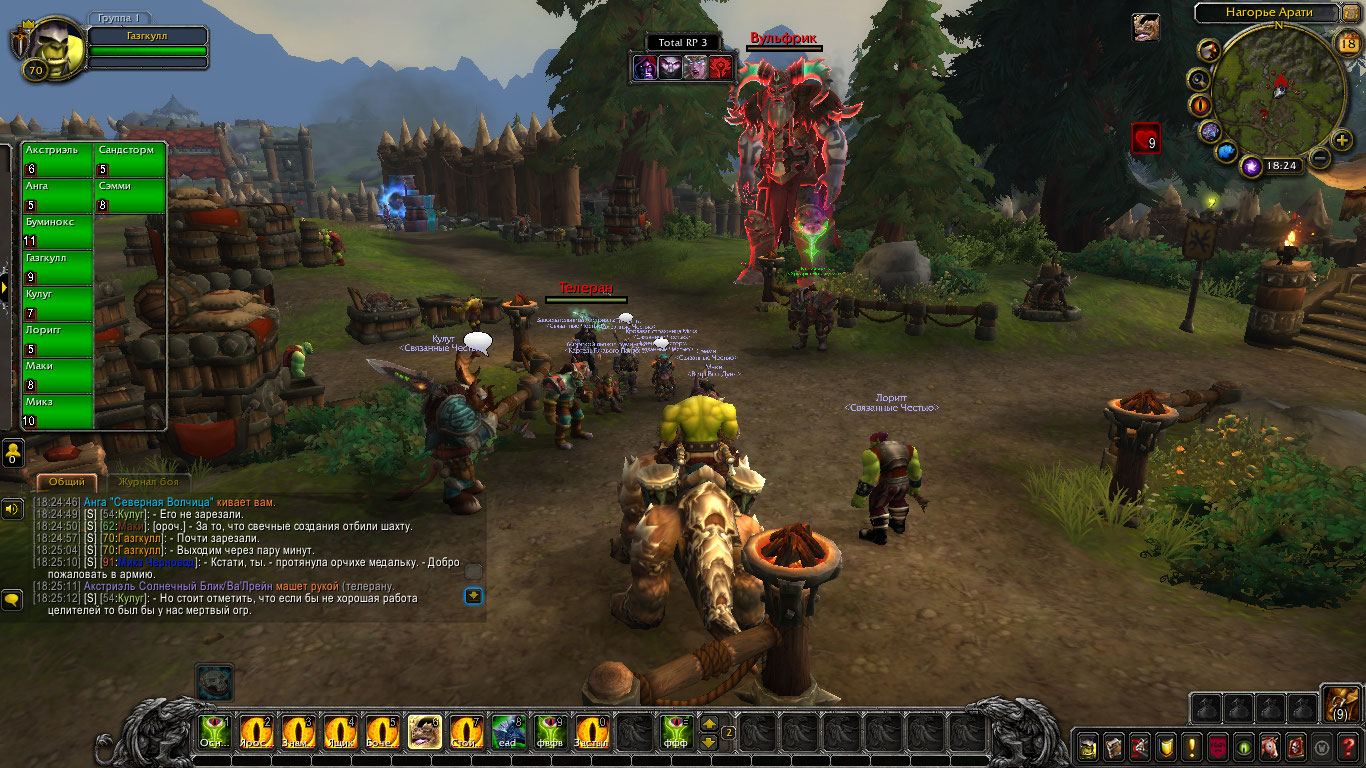The width and height of the screenshot is (1366, 768).
Task: Open the Журнал боя combat log tab
Action: click(148, 482)
